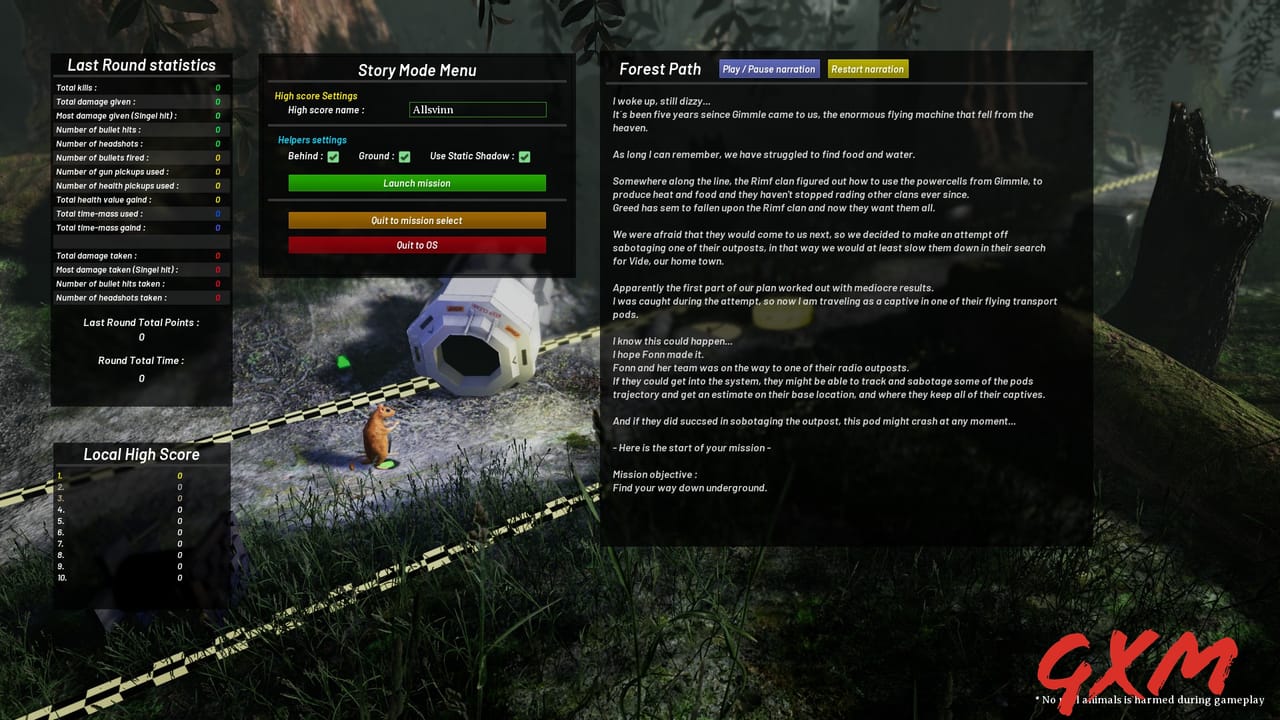Select the Forest Path header
1280x720 pixels.
(x=660, y=68)
